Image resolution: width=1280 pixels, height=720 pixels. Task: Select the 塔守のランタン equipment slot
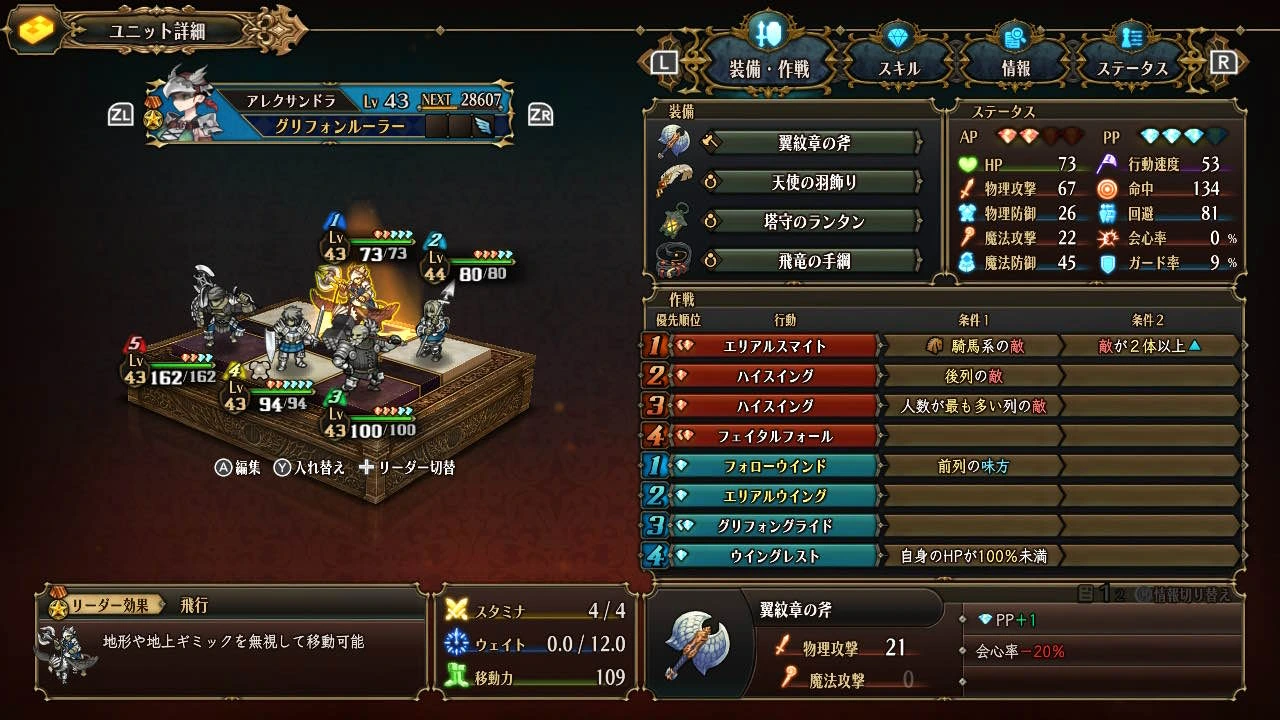click(x=813, y=221)
